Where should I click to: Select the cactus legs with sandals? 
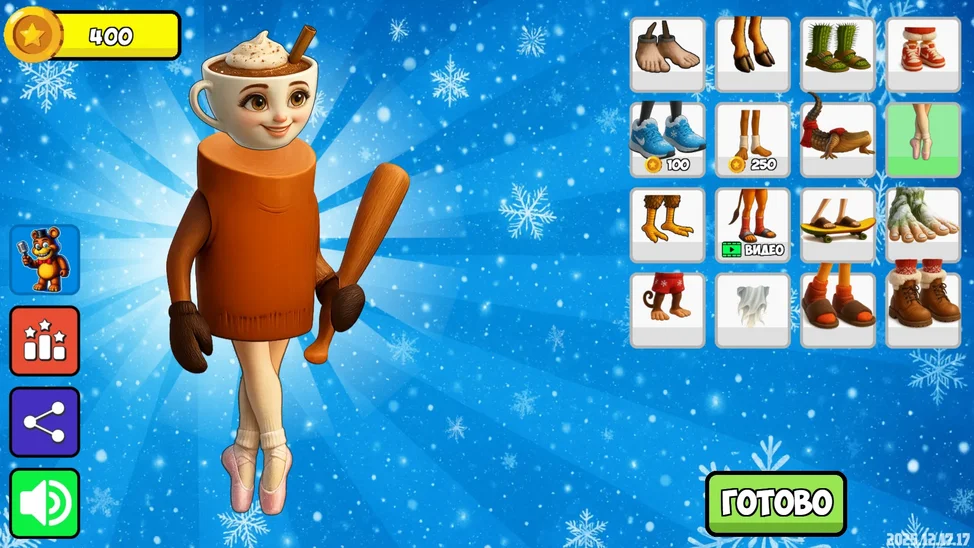pyautogui.click(x=838, y=54)
